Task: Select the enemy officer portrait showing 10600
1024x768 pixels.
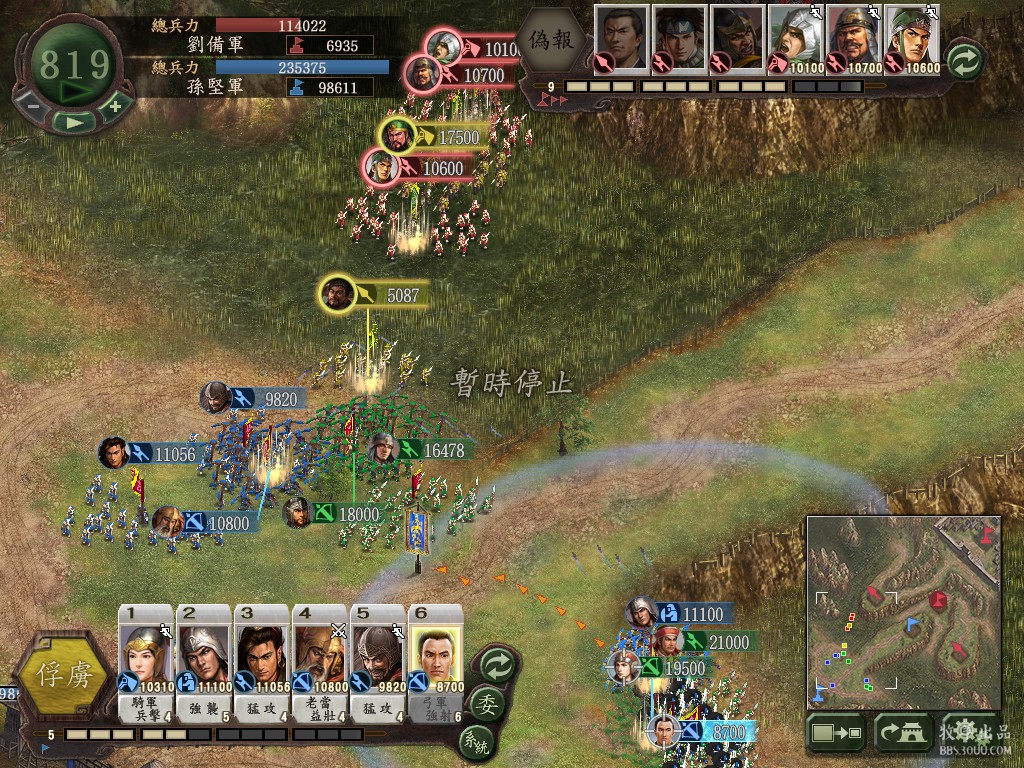Action: click(x=911, y=40)
